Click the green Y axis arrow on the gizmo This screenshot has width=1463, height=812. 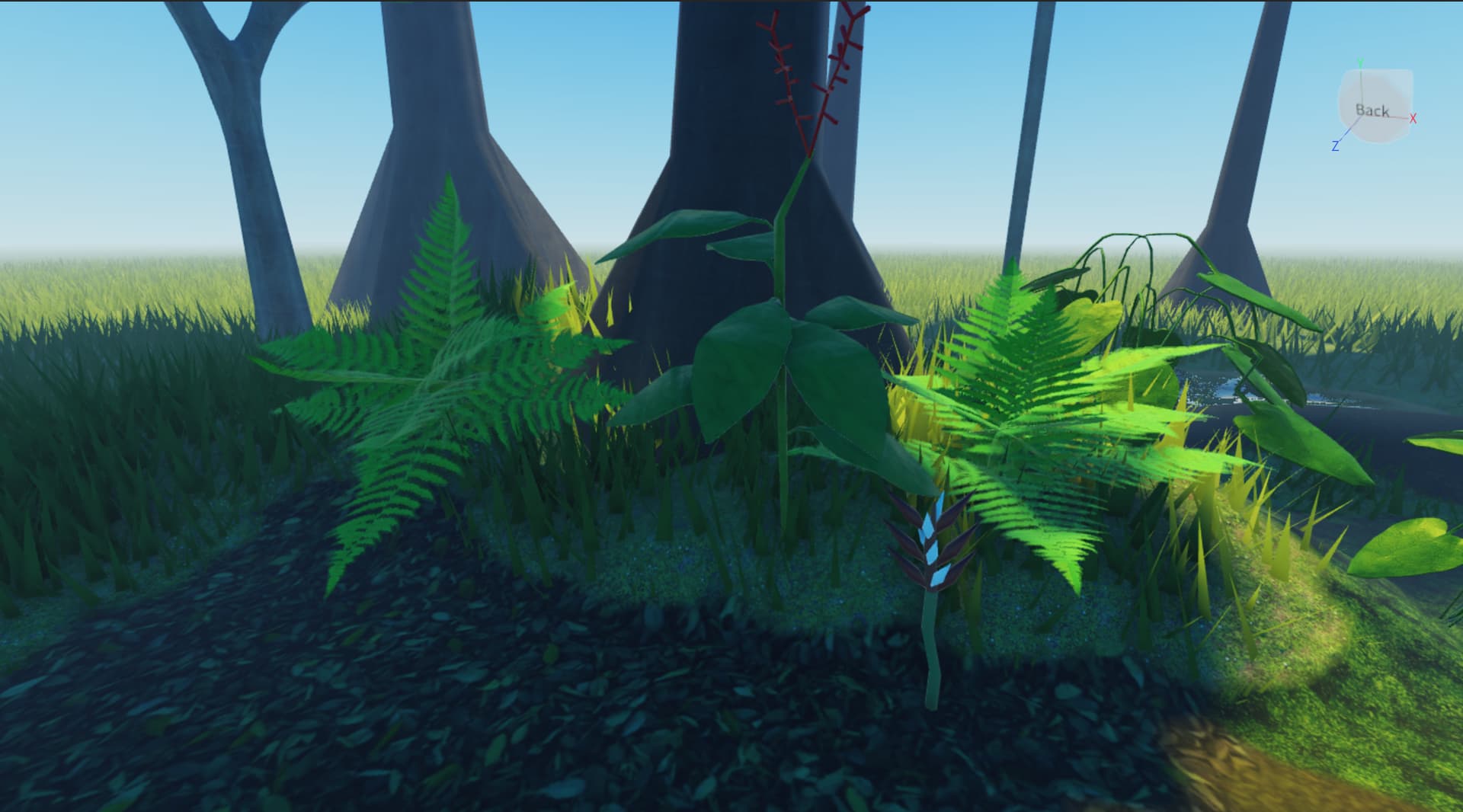(1360, 61)
